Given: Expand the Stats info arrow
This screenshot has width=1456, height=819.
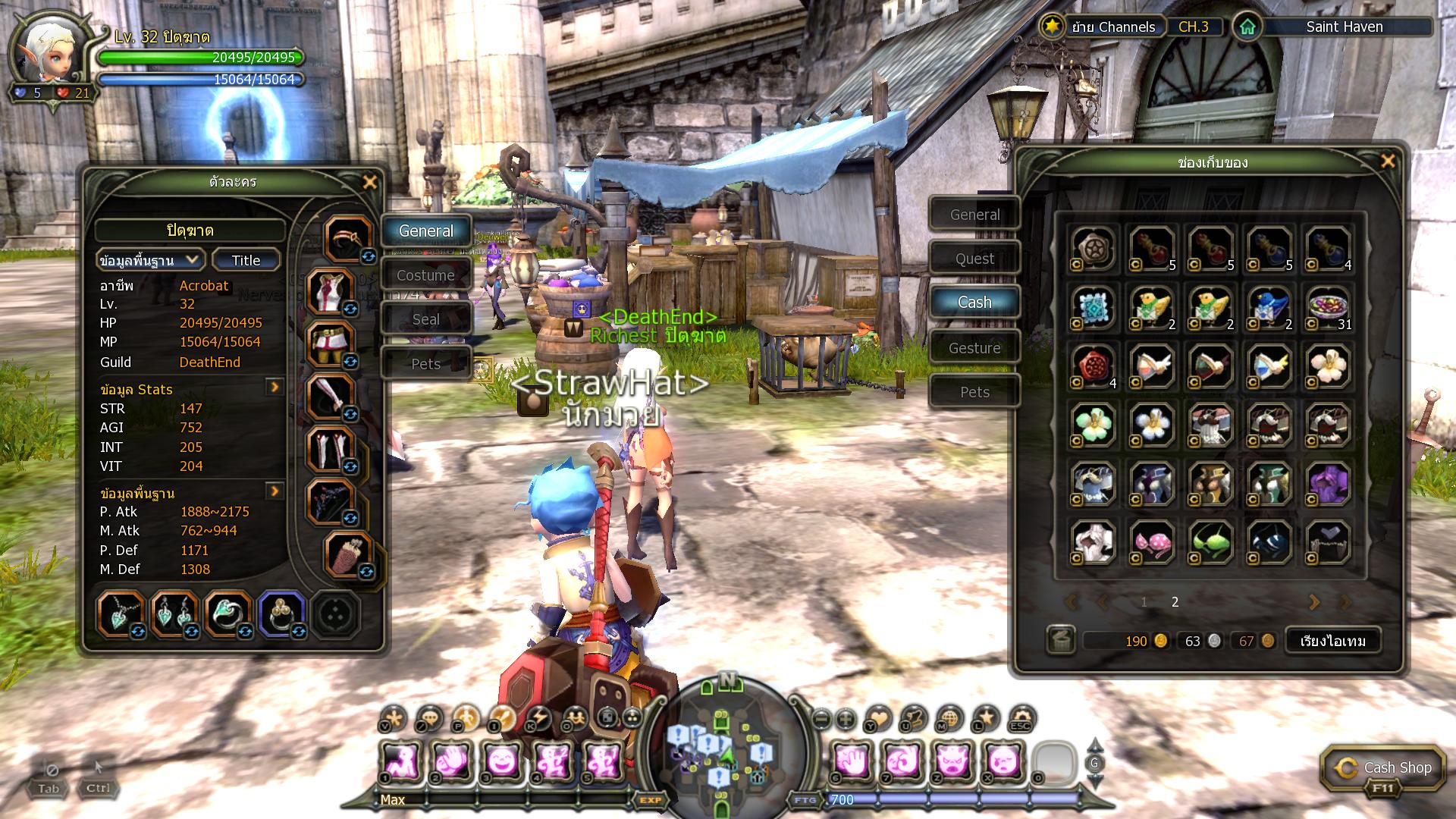Looking at the screenshot, I should tap(275, 388).
